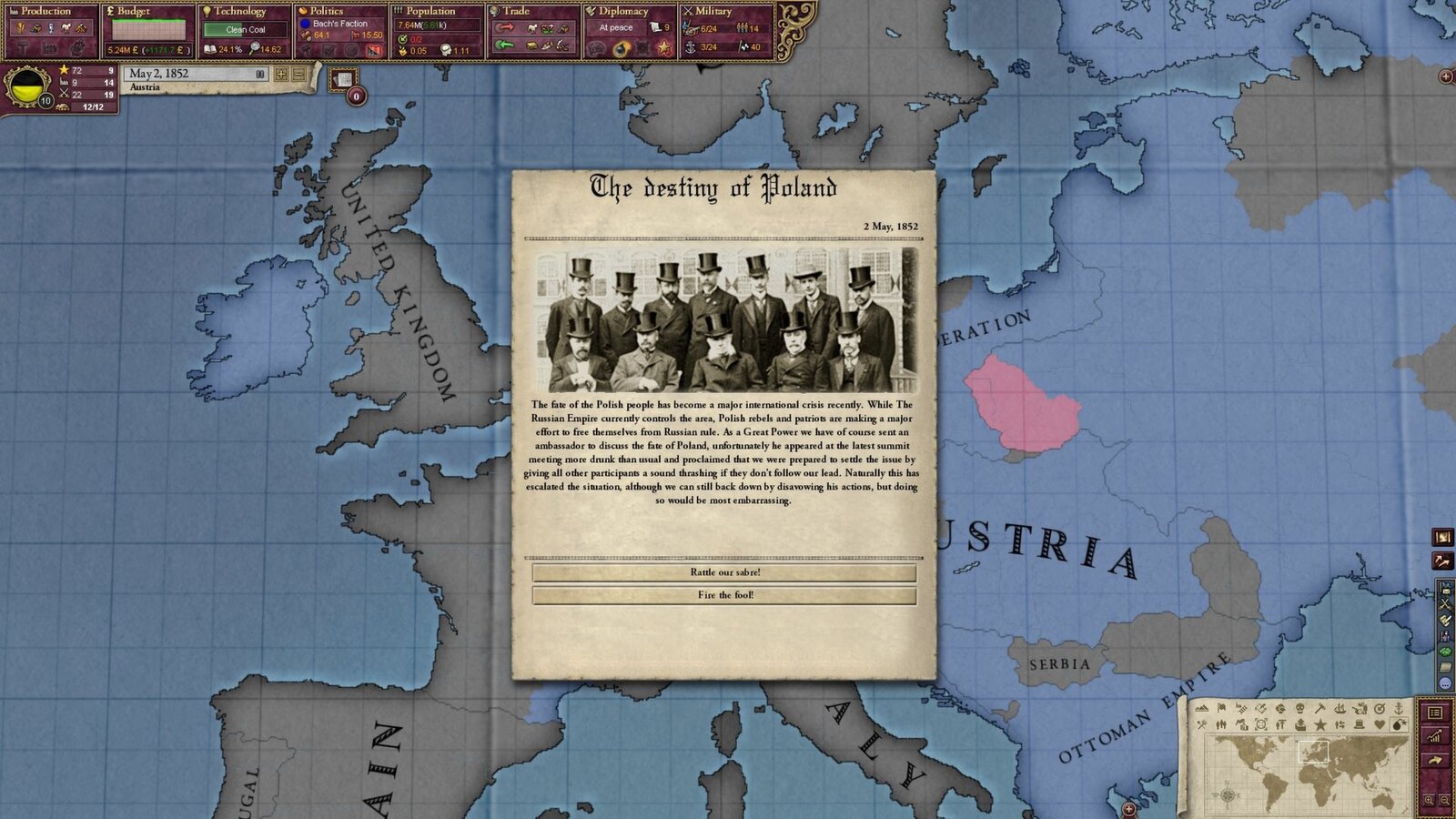The width and height of the screenshot is (1456, 819).
Task: Toggle the heart mapmode on the minimap
Action: click(x=1380, y=724)
